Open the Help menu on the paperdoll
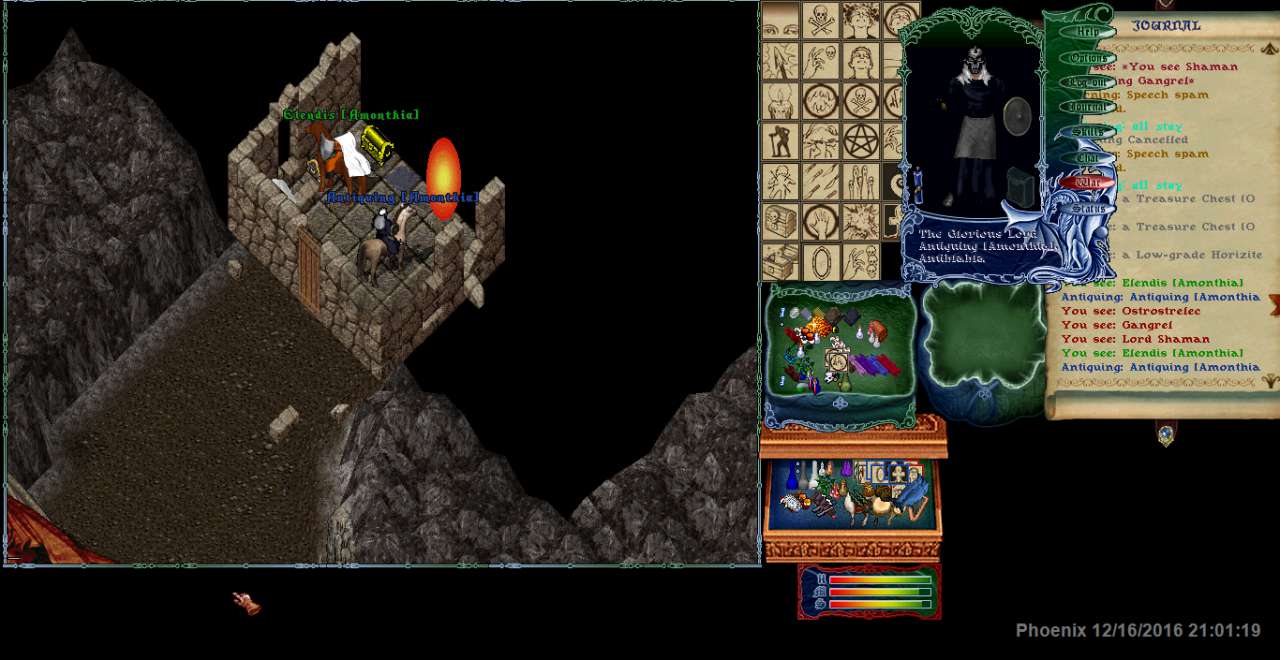Viewport: 1280px width, 660px height. (1087, 32)
